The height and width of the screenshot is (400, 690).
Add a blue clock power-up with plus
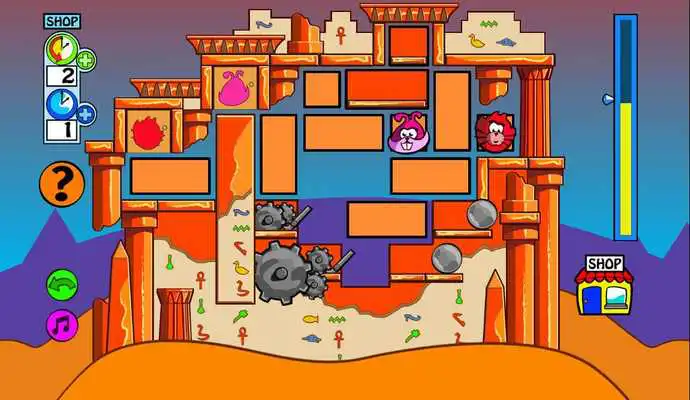[x=86, y=114]
